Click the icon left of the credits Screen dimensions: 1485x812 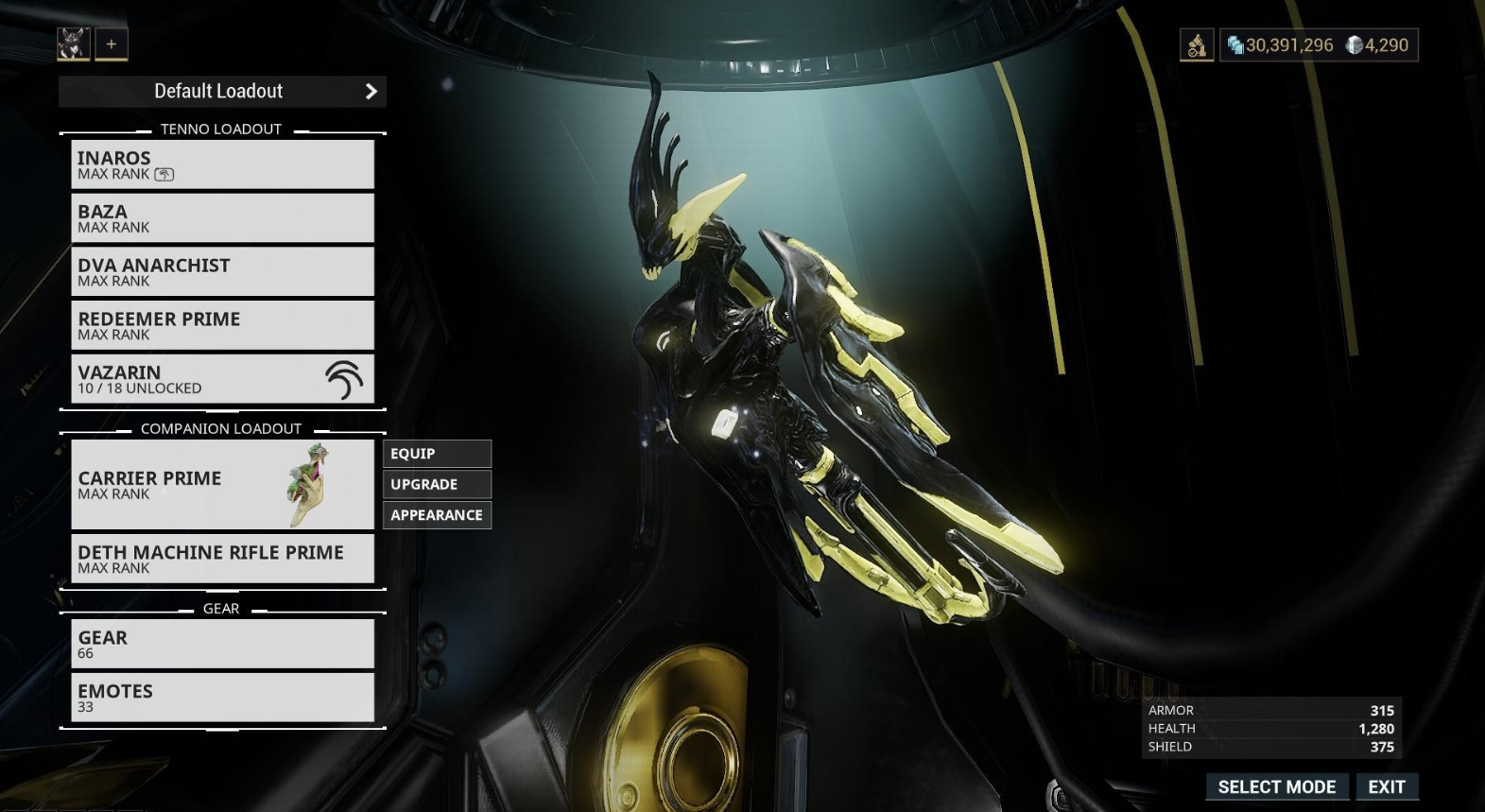1197,45
